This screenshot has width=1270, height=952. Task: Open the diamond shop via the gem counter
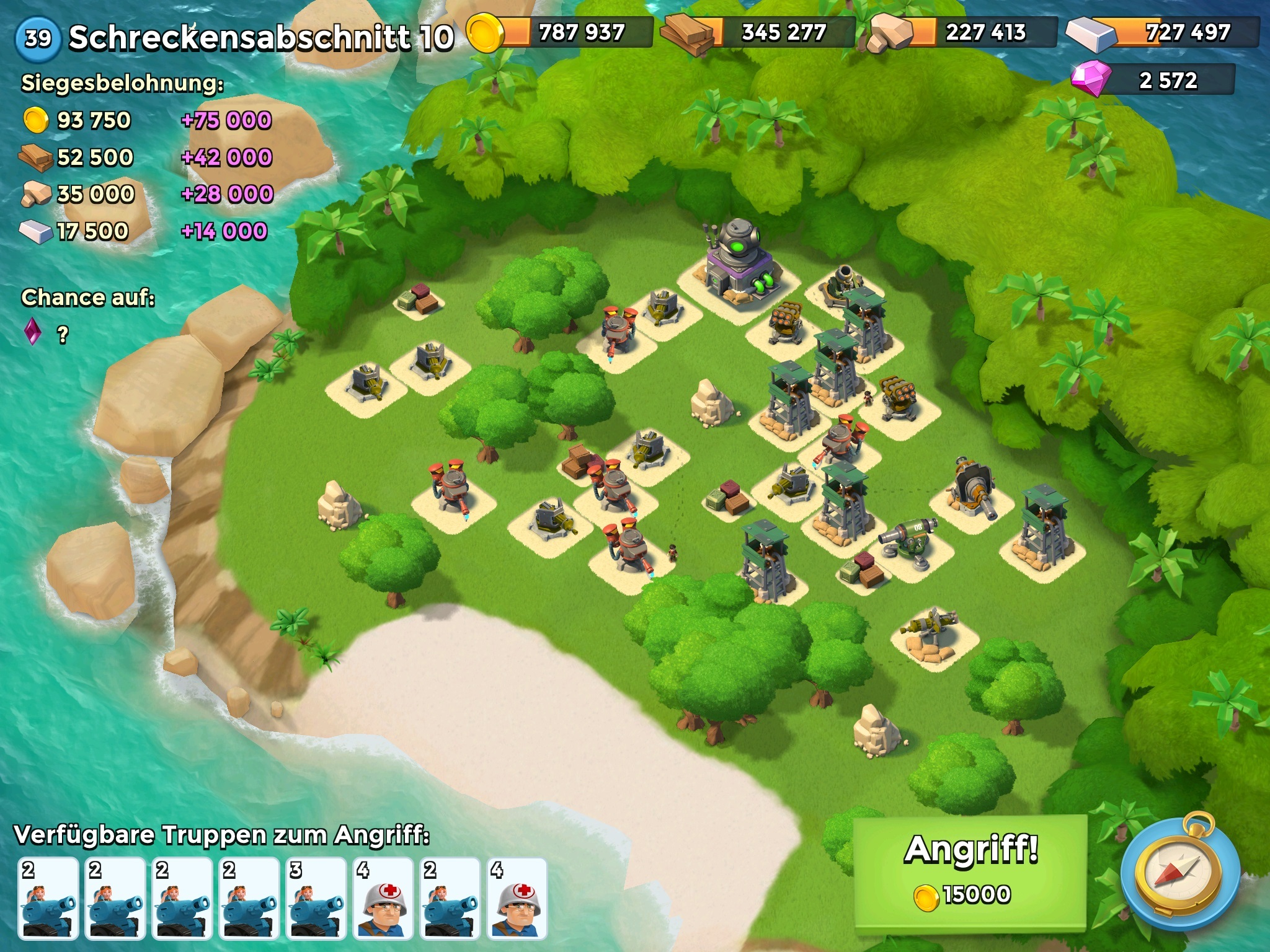tap(1155, 81)
